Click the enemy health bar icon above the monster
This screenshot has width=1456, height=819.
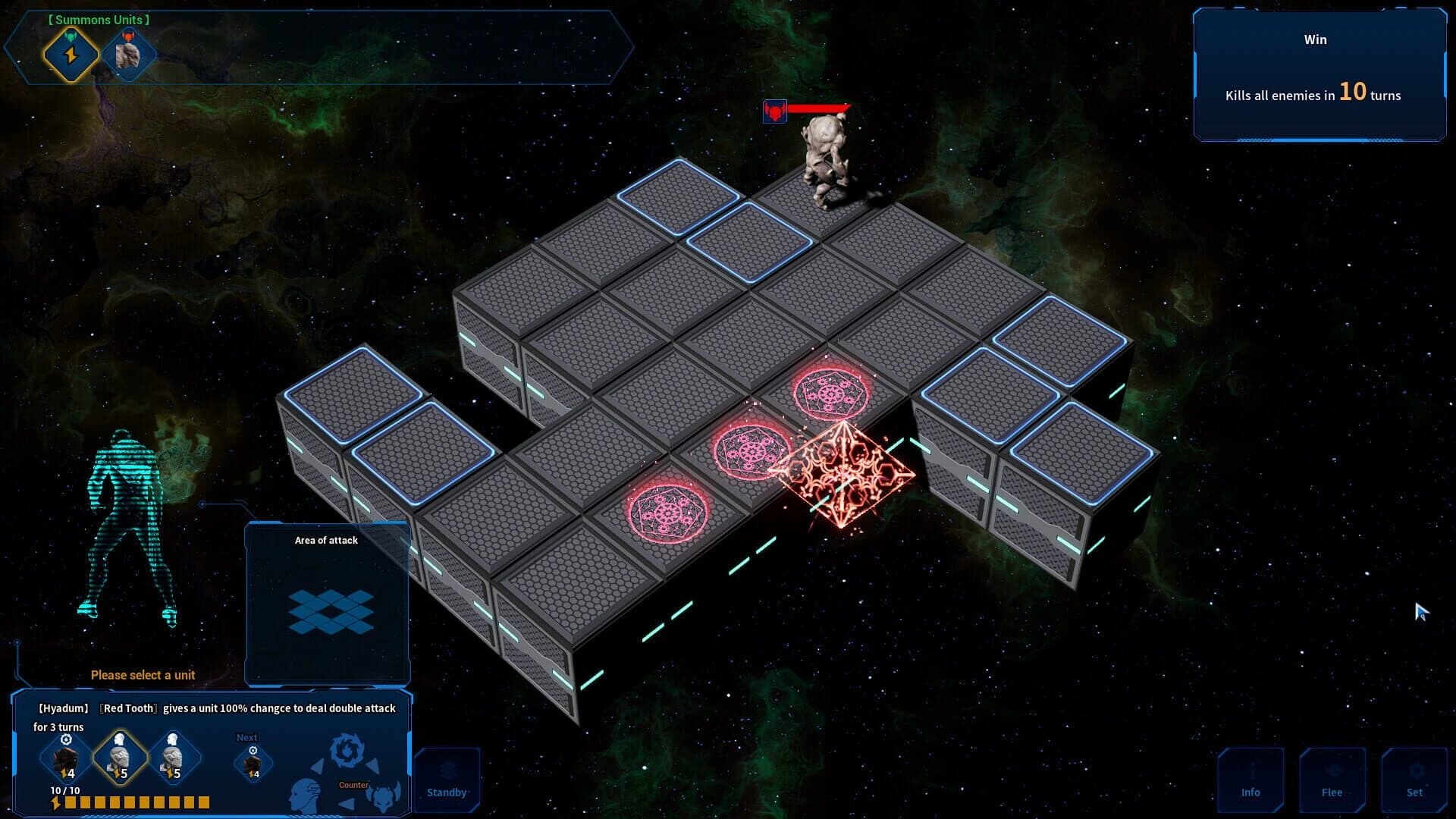tap(776, 111)
